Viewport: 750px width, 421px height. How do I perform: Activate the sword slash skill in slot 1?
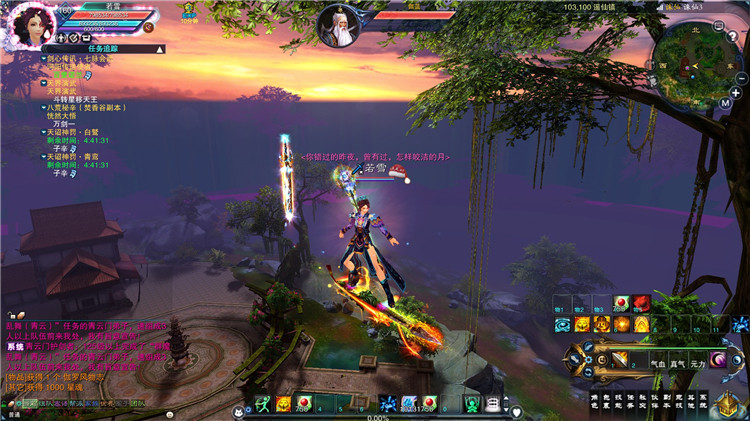(621, 359)
